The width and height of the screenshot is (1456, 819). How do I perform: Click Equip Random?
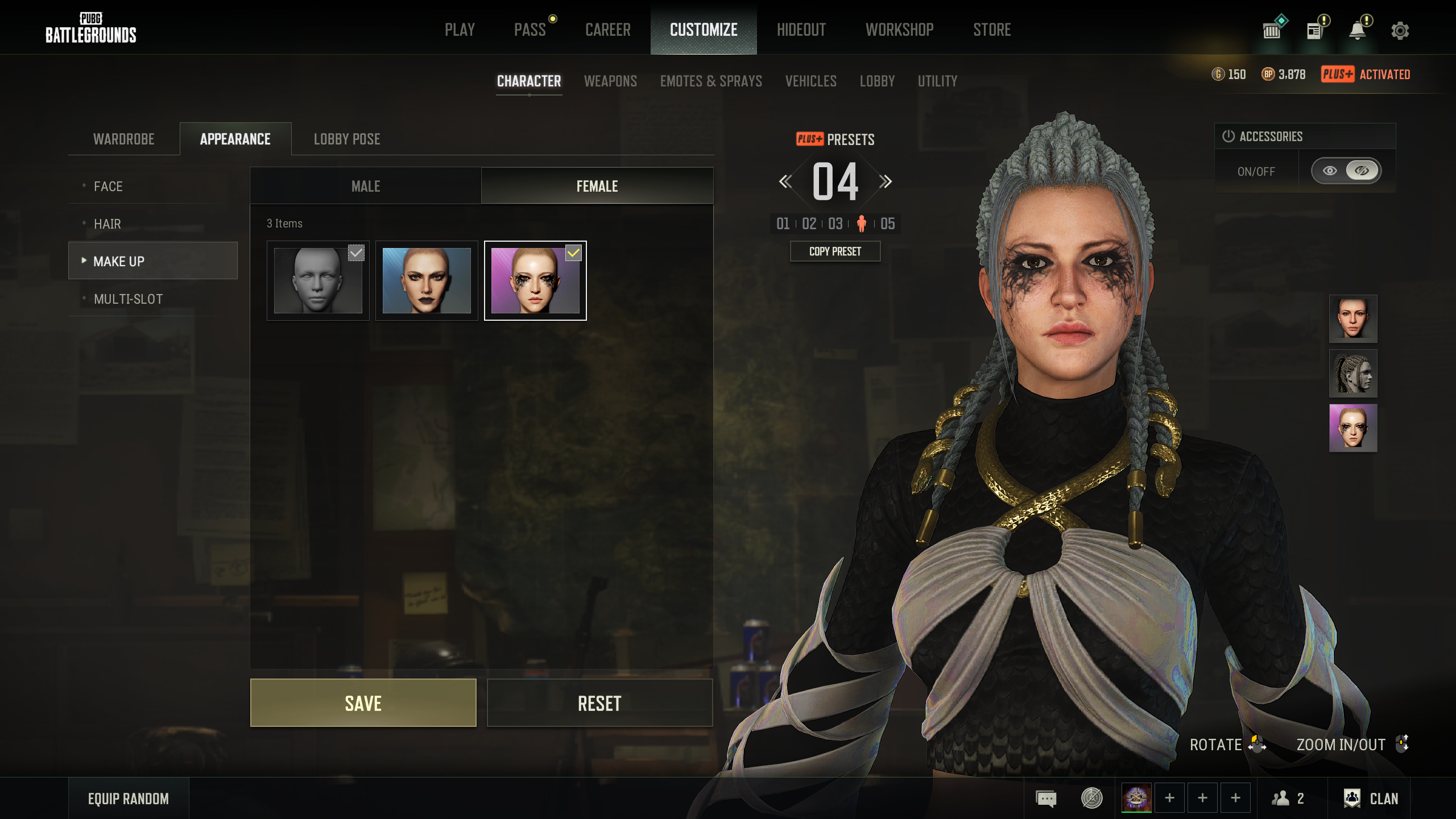pos(129,799)
